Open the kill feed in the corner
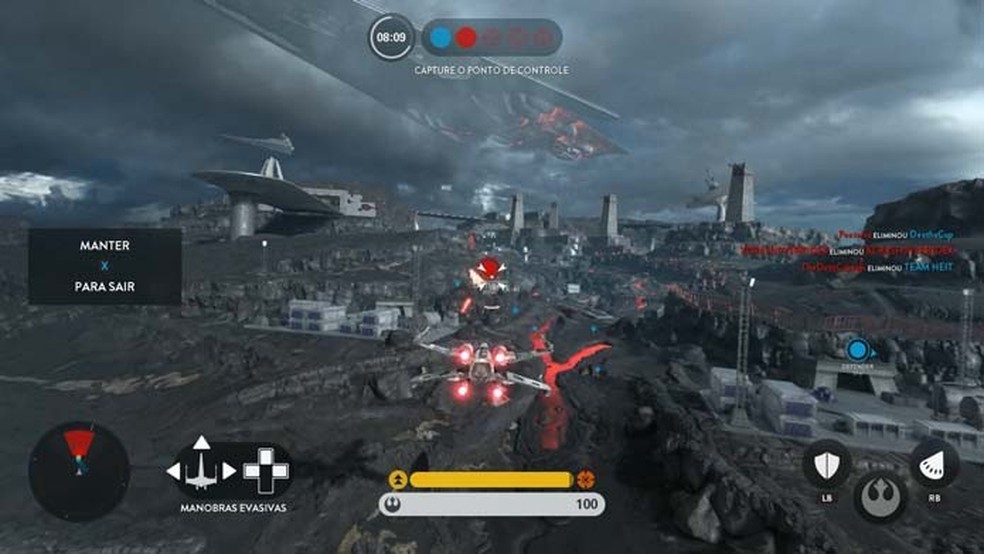The height and width of the screenshot is (554, 984). [x=878, y=250]
